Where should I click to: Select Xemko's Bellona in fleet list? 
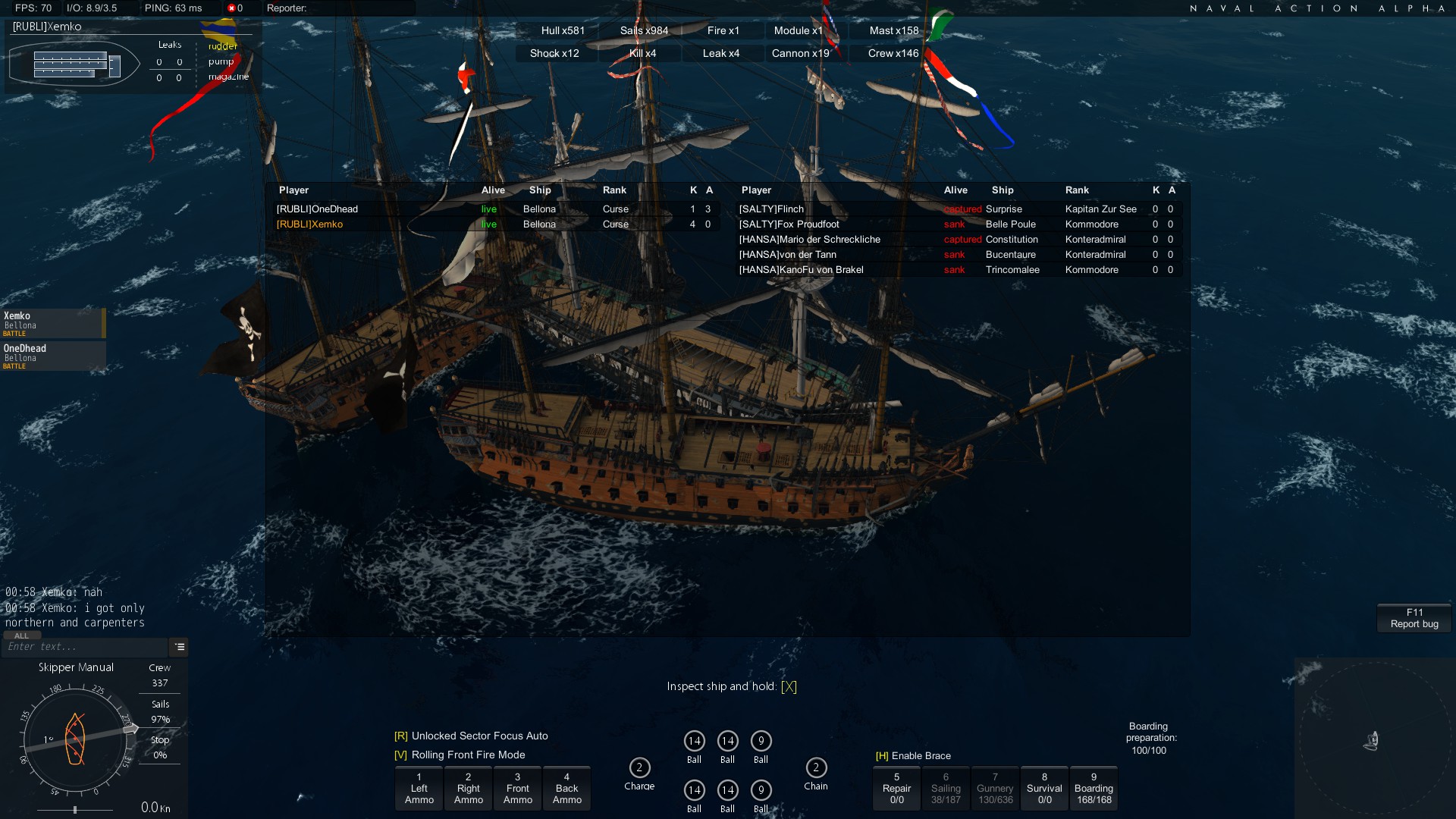point(49,322)
